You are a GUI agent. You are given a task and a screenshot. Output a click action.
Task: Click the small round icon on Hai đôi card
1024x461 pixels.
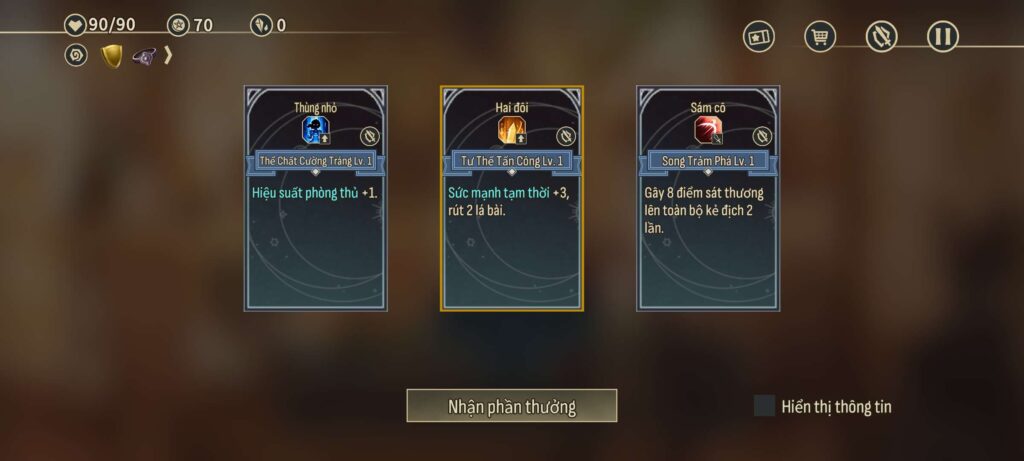566,136
